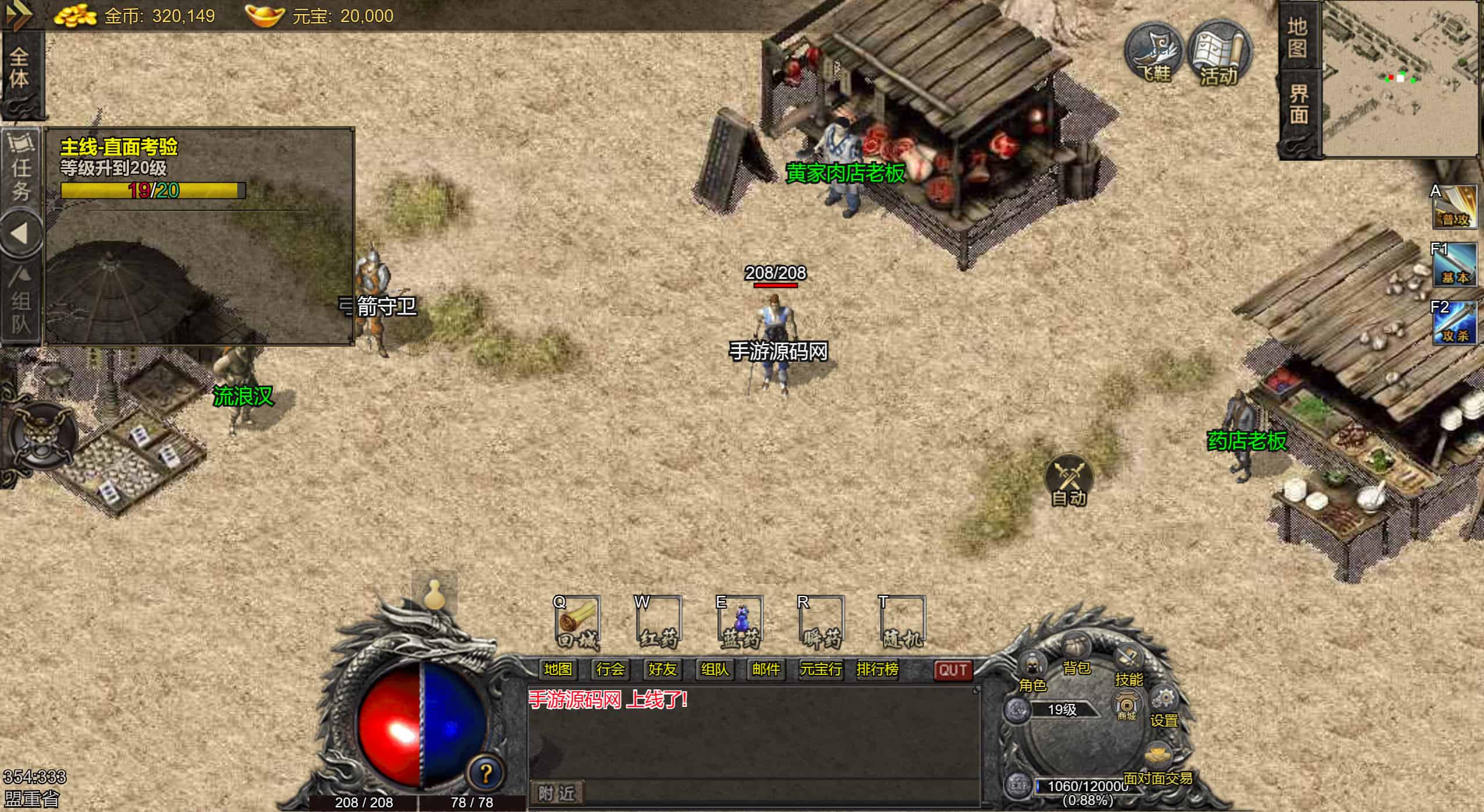Open the 地图 world map menu button

[x=558, y=670]
